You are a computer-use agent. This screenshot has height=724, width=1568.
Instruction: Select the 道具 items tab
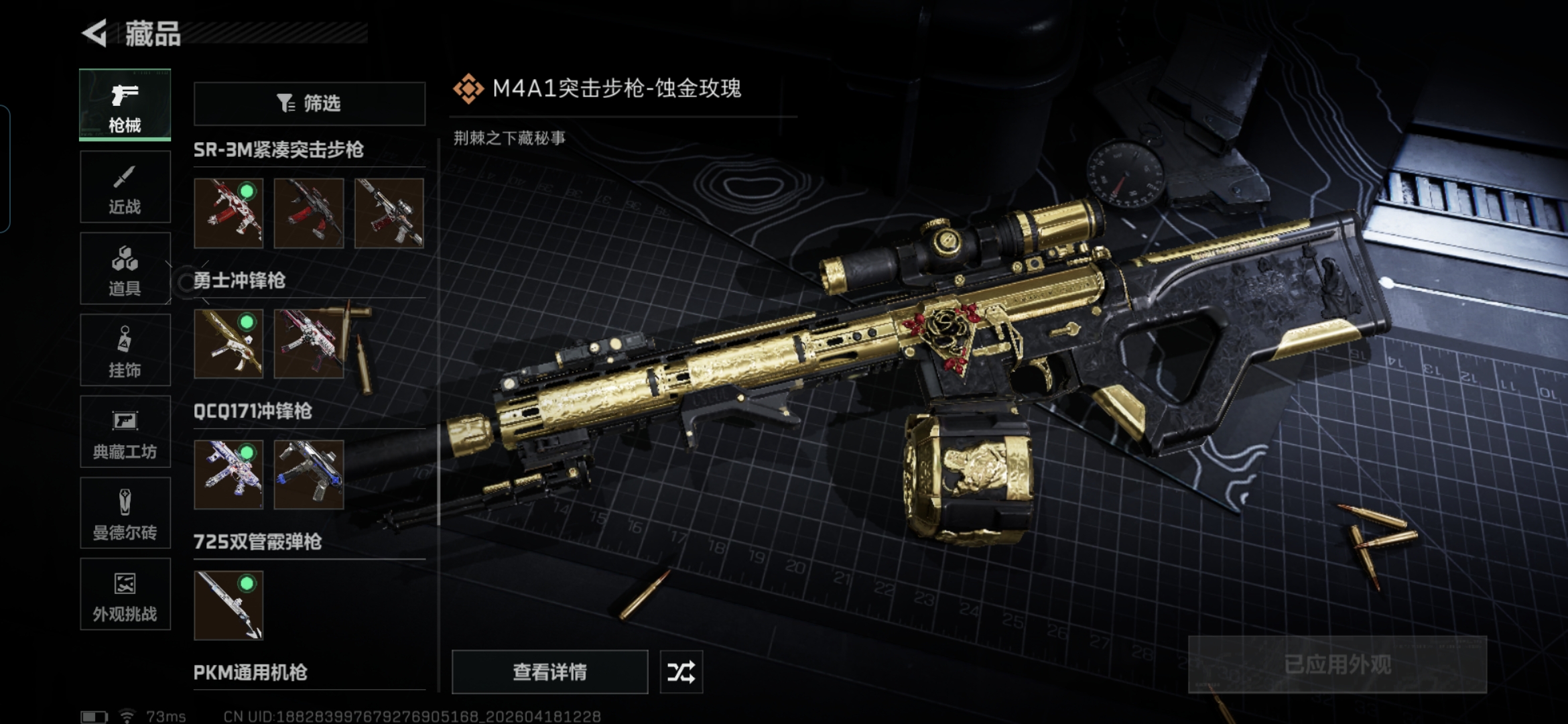125,269
